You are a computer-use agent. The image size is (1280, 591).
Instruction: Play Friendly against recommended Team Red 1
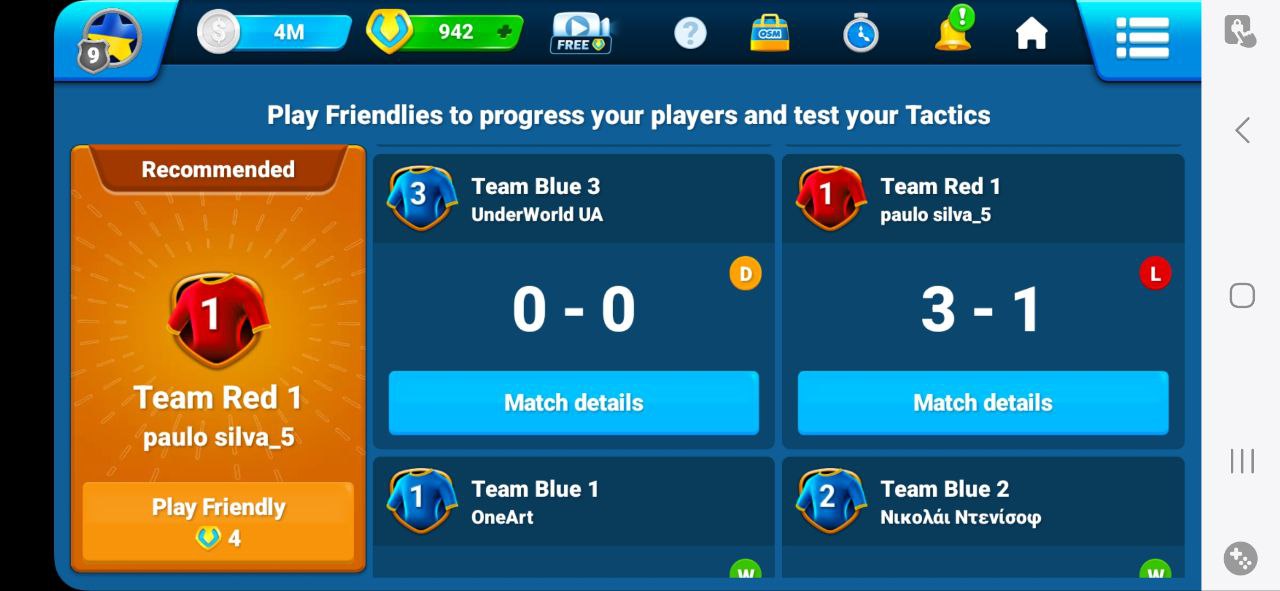click(218, 521)
